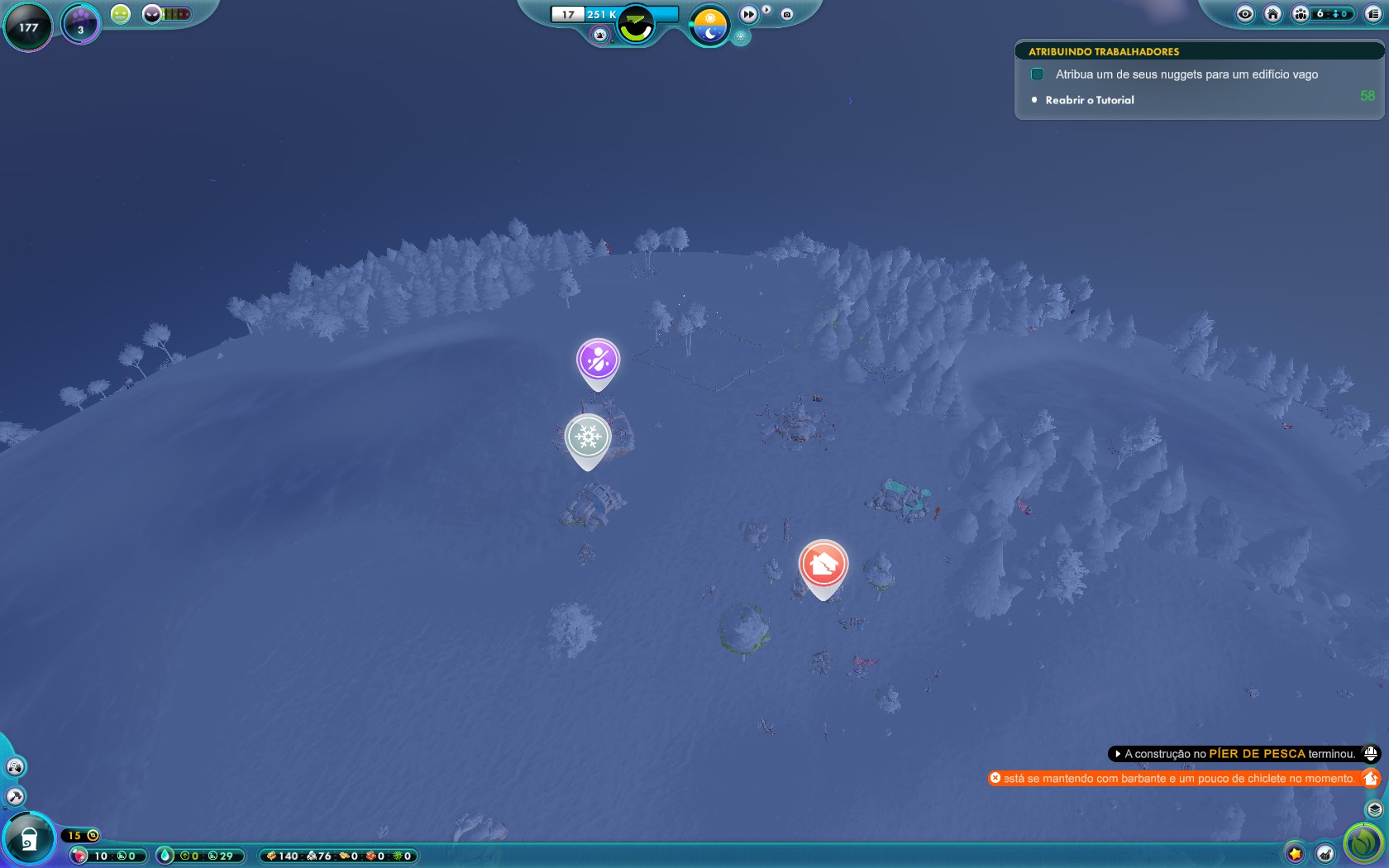Screen dimensions: 1389x868
Task: Open the eye view-mode button
Action: click(1245, 14)
